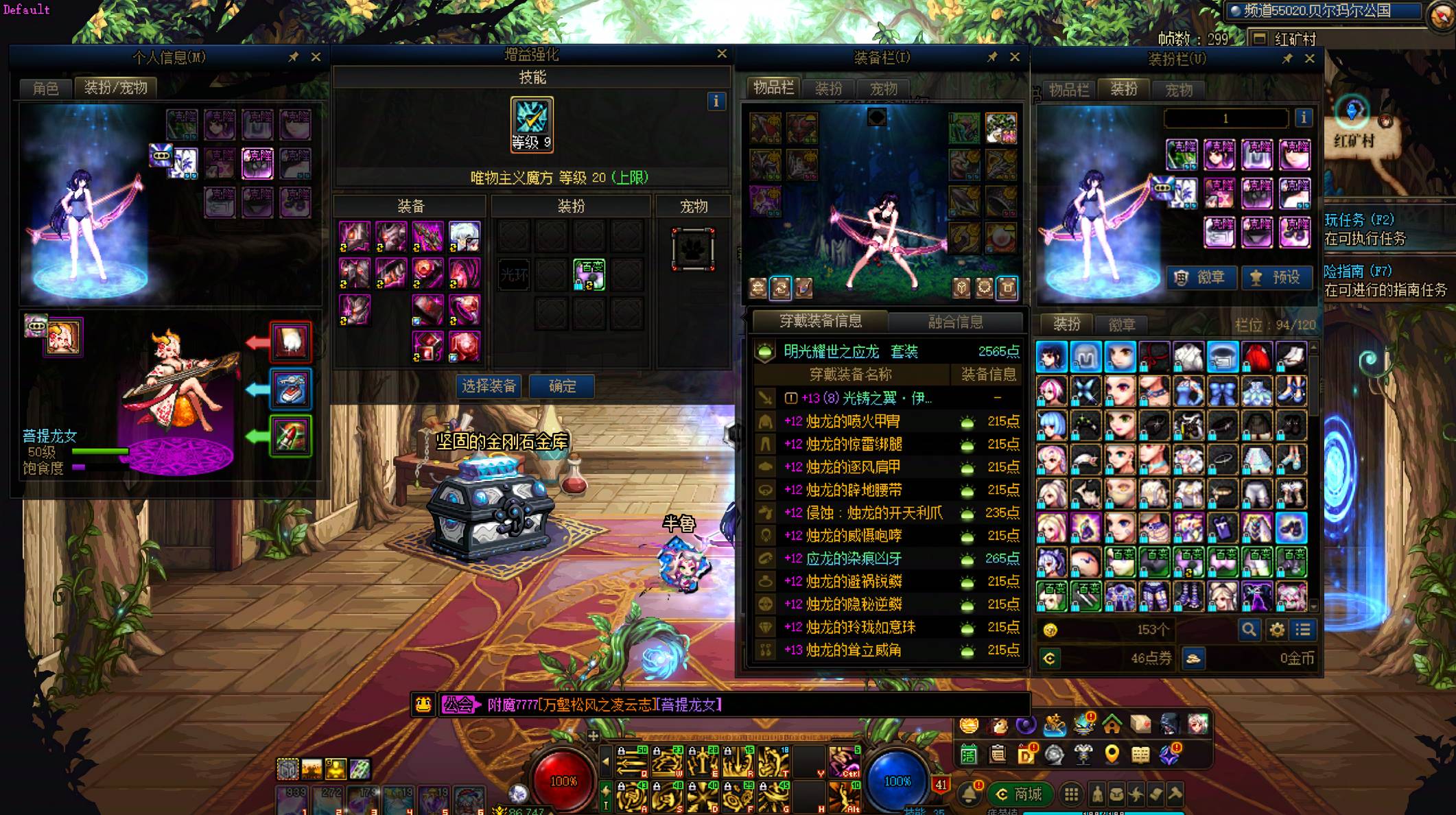Select the 穿戴装备信息 equipped gear tab
Screen dimensions: 1456x815
tap(821, 320)
